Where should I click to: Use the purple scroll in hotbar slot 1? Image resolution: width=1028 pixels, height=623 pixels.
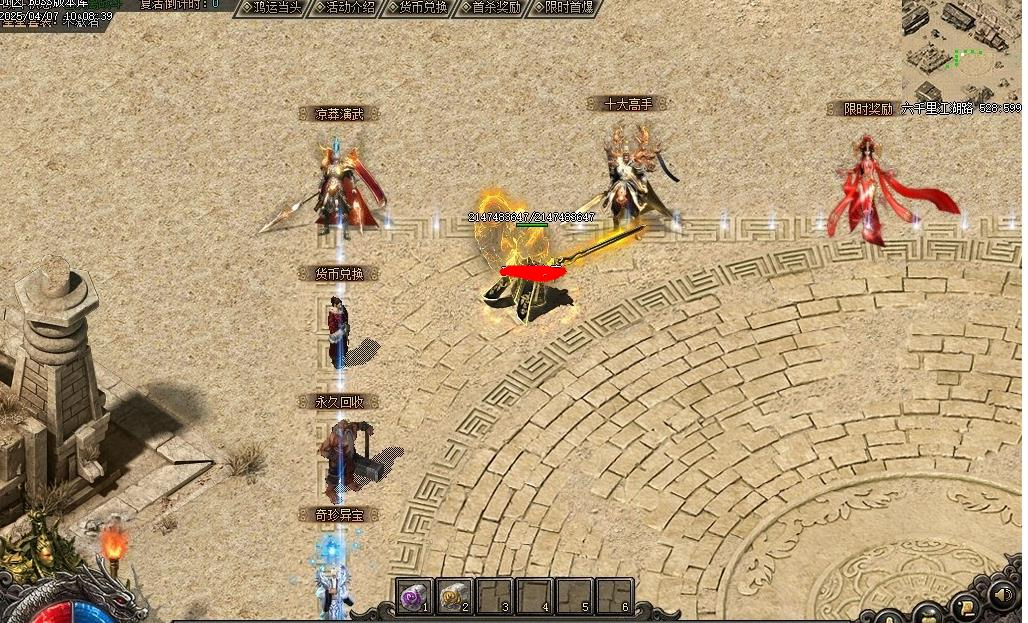(x=414, y=596)
